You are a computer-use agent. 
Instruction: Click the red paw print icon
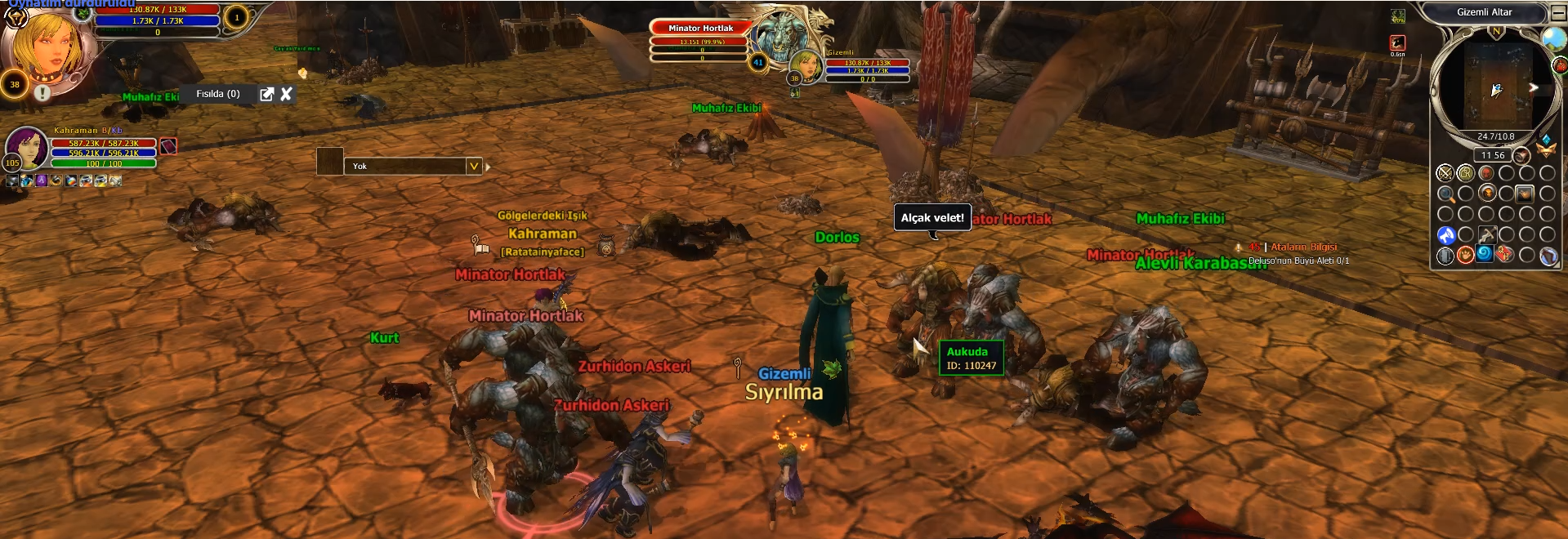1465,256
